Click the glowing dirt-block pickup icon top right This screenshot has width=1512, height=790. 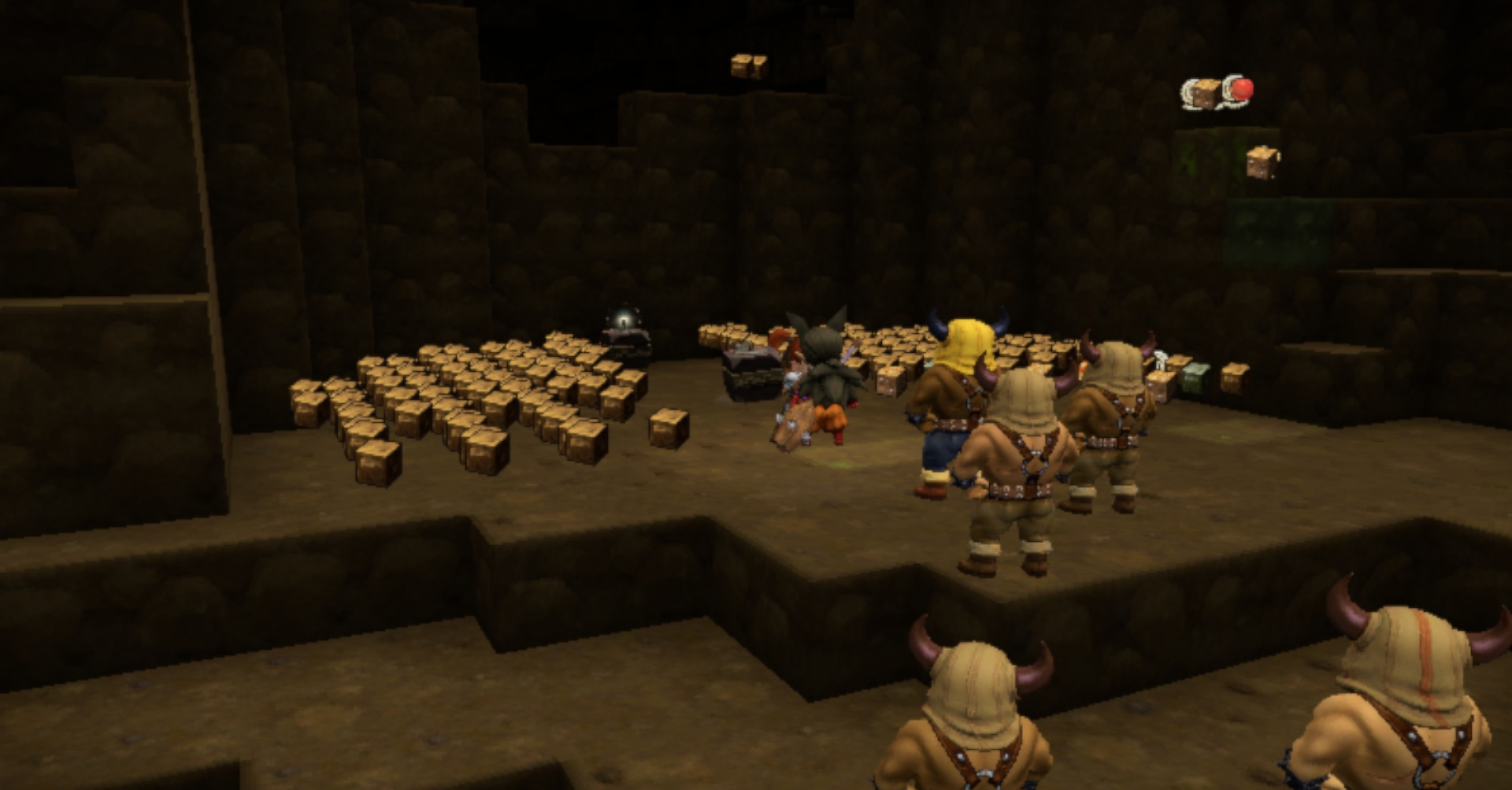tap(1205, 91)
